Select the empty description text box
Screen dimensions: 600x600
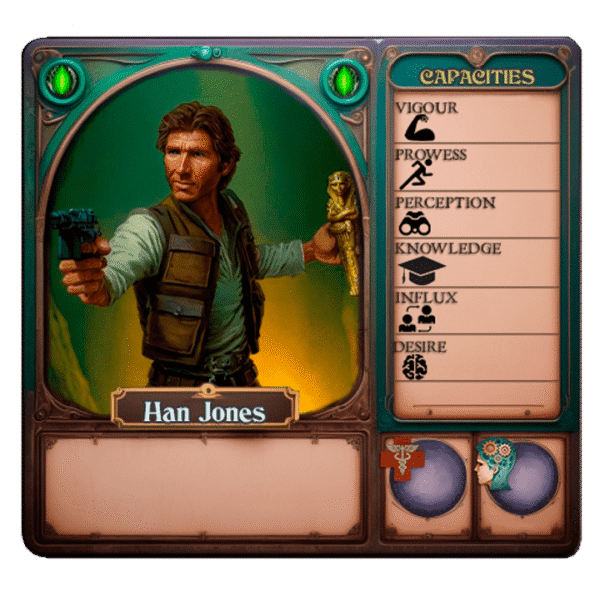coord(203,485)
